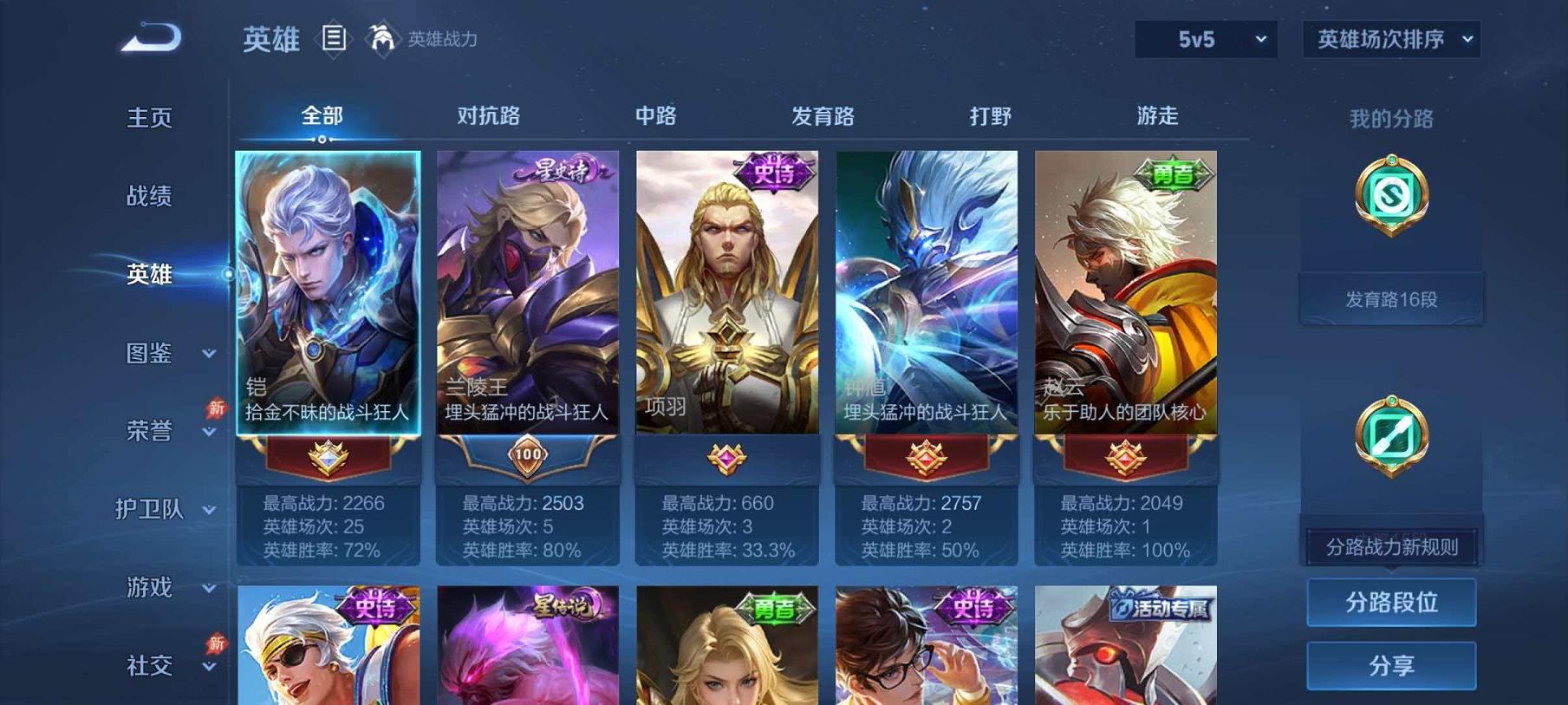Image resolution: width=1568 pixels, height=705 pixels.
Task: Open the 5v5 mode dropdown
Action: coord(1205,39)
